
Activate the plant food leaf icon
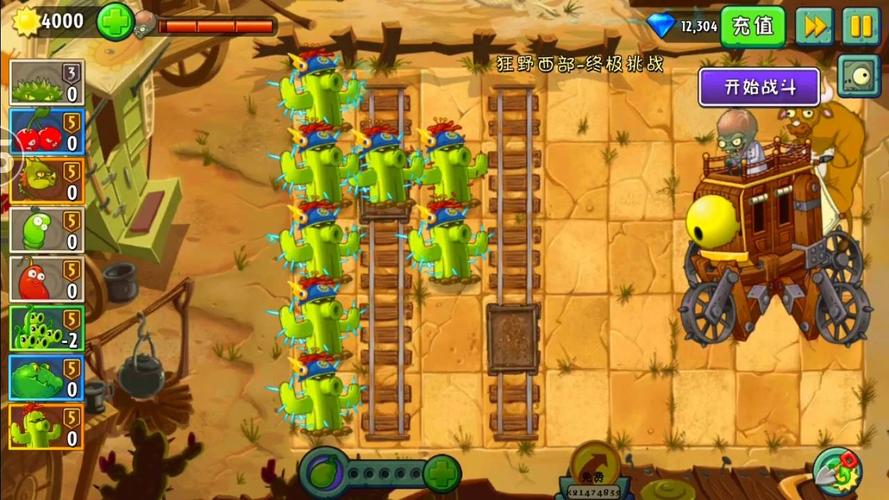point(324,472)
